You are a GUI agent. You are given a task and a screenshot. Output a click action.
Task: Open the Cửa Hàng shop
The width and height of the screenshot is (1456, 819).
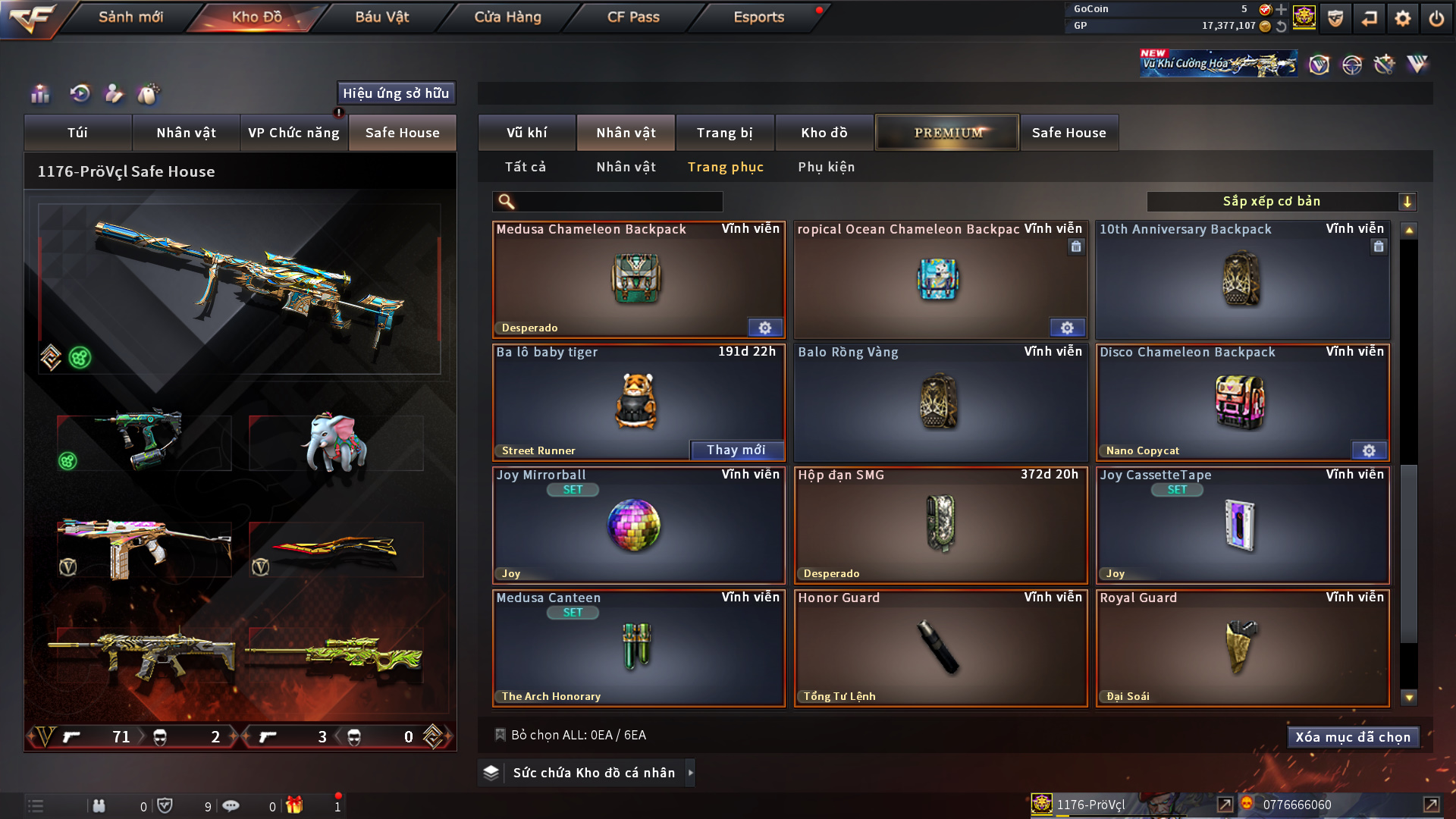tap(507, 17)
